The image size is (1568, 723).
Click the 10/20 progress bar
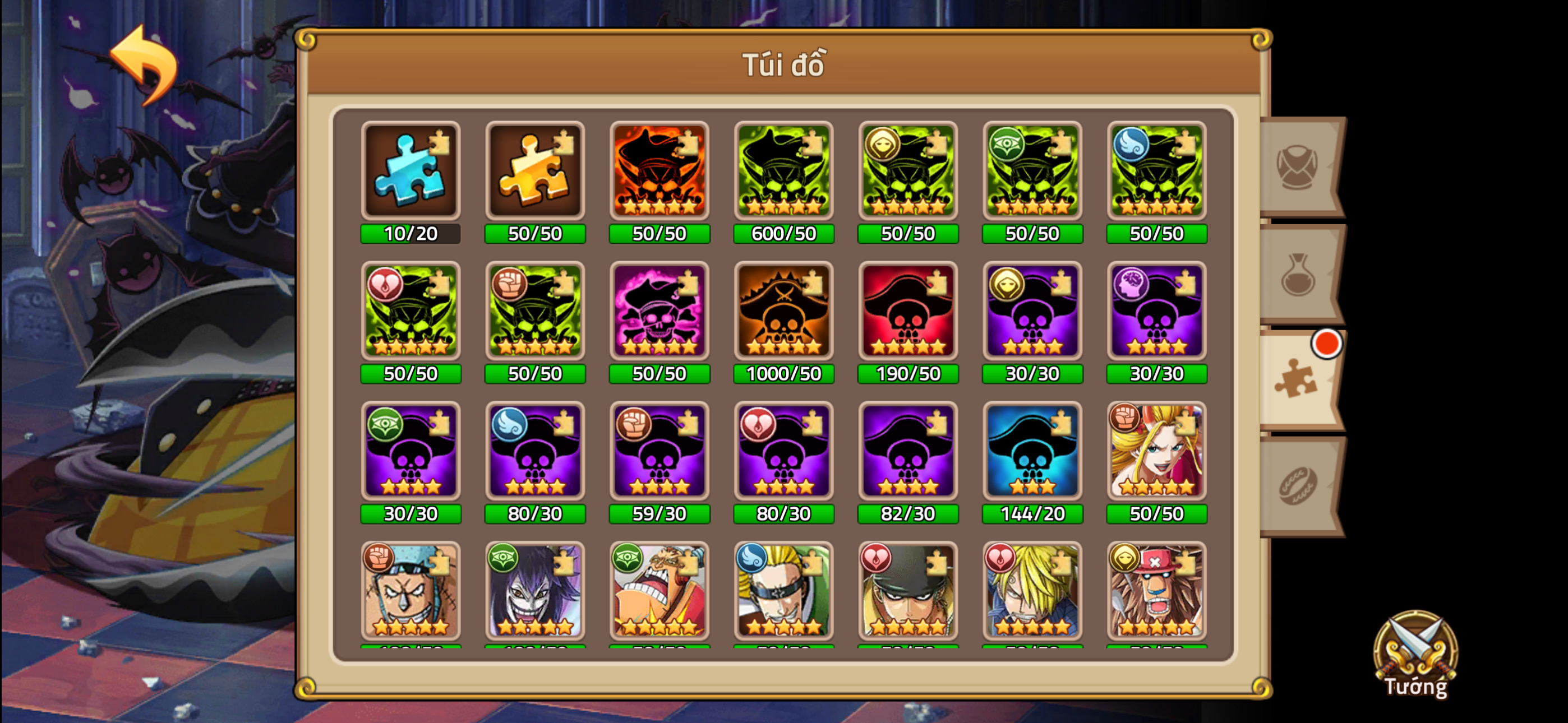411,233
